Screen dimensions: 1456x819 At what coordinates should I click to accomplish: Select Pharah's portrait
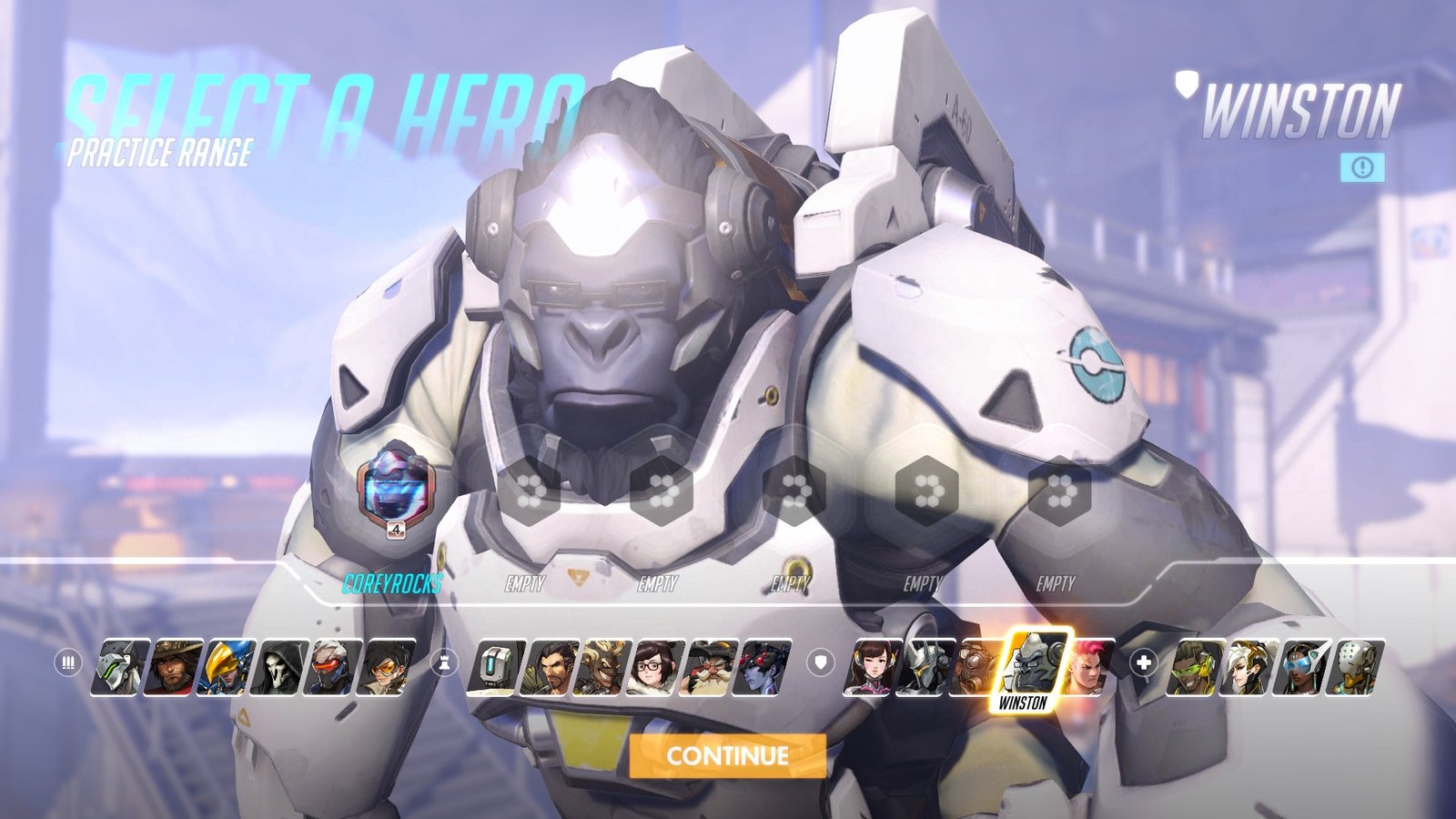pos(227,668)
